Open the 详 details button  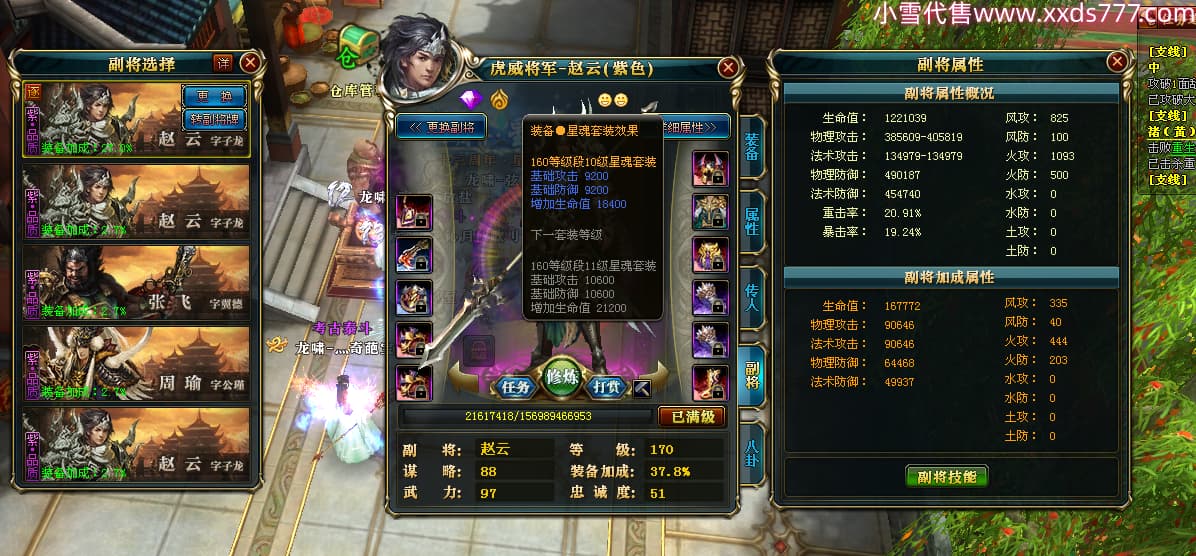point(222,62)
